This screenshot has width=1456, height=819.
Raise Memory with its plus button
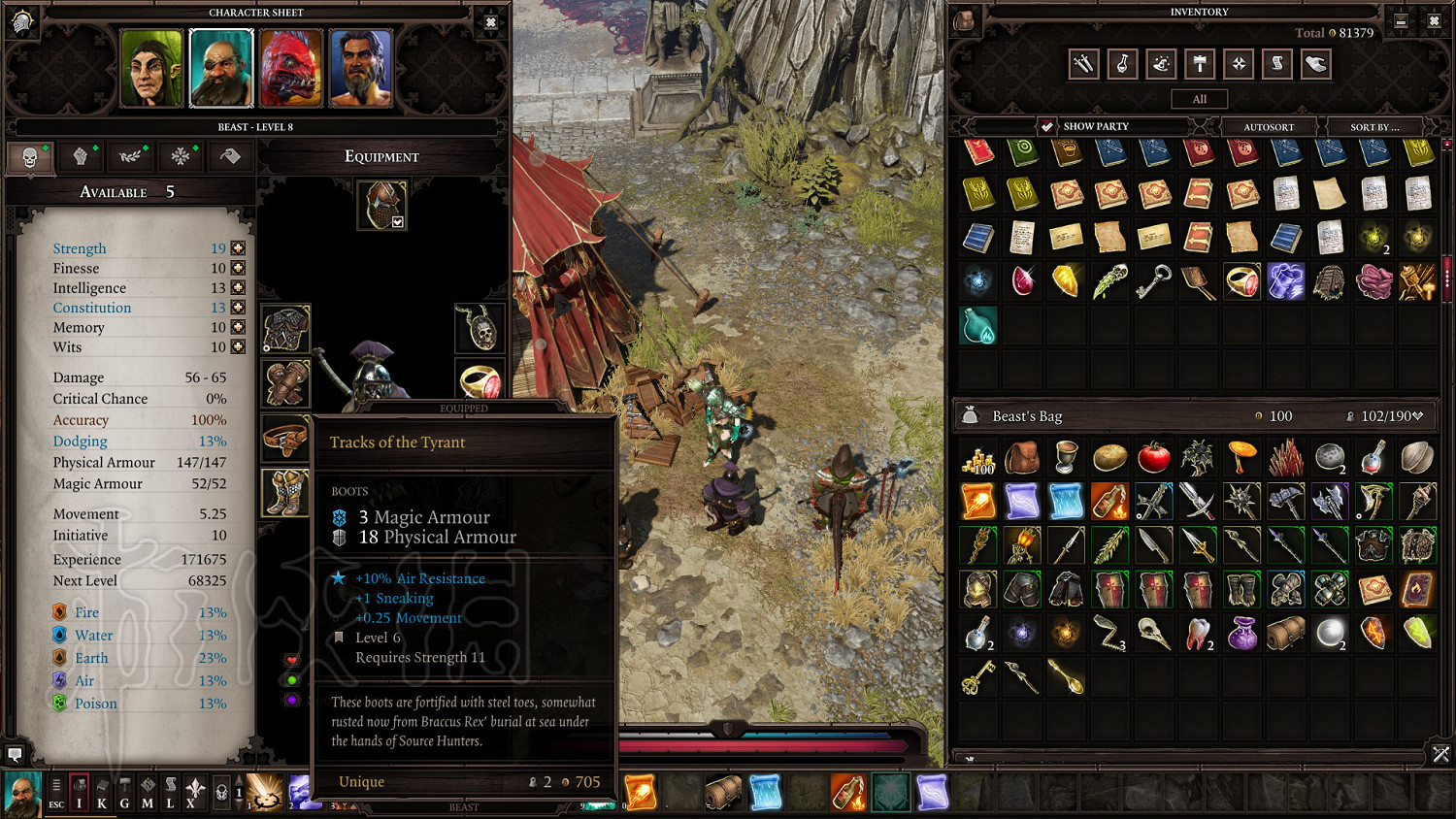[238, 328]
